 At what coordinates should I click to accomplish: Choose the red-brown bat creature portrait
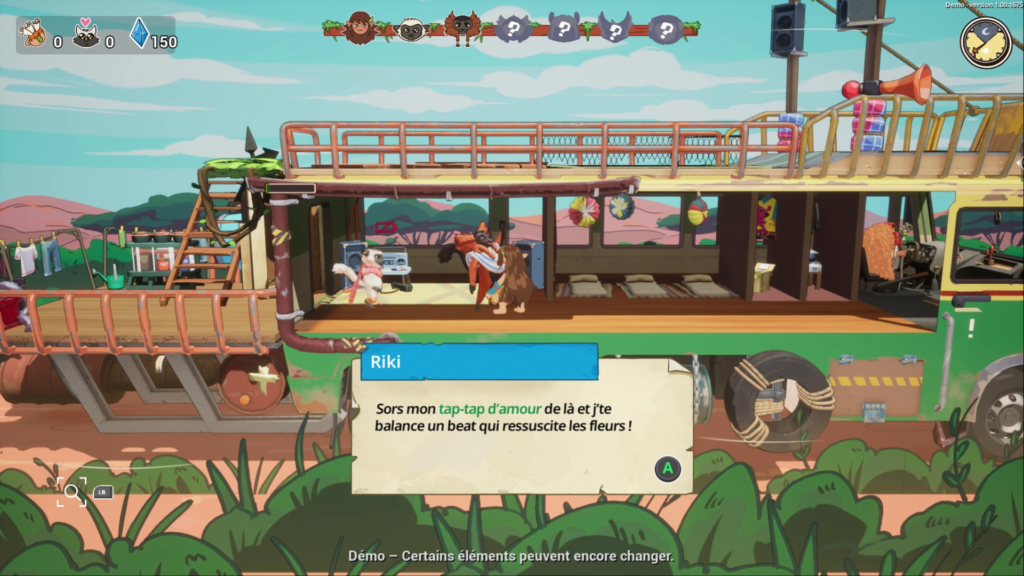pyautogui.click(x=462, y=28)
